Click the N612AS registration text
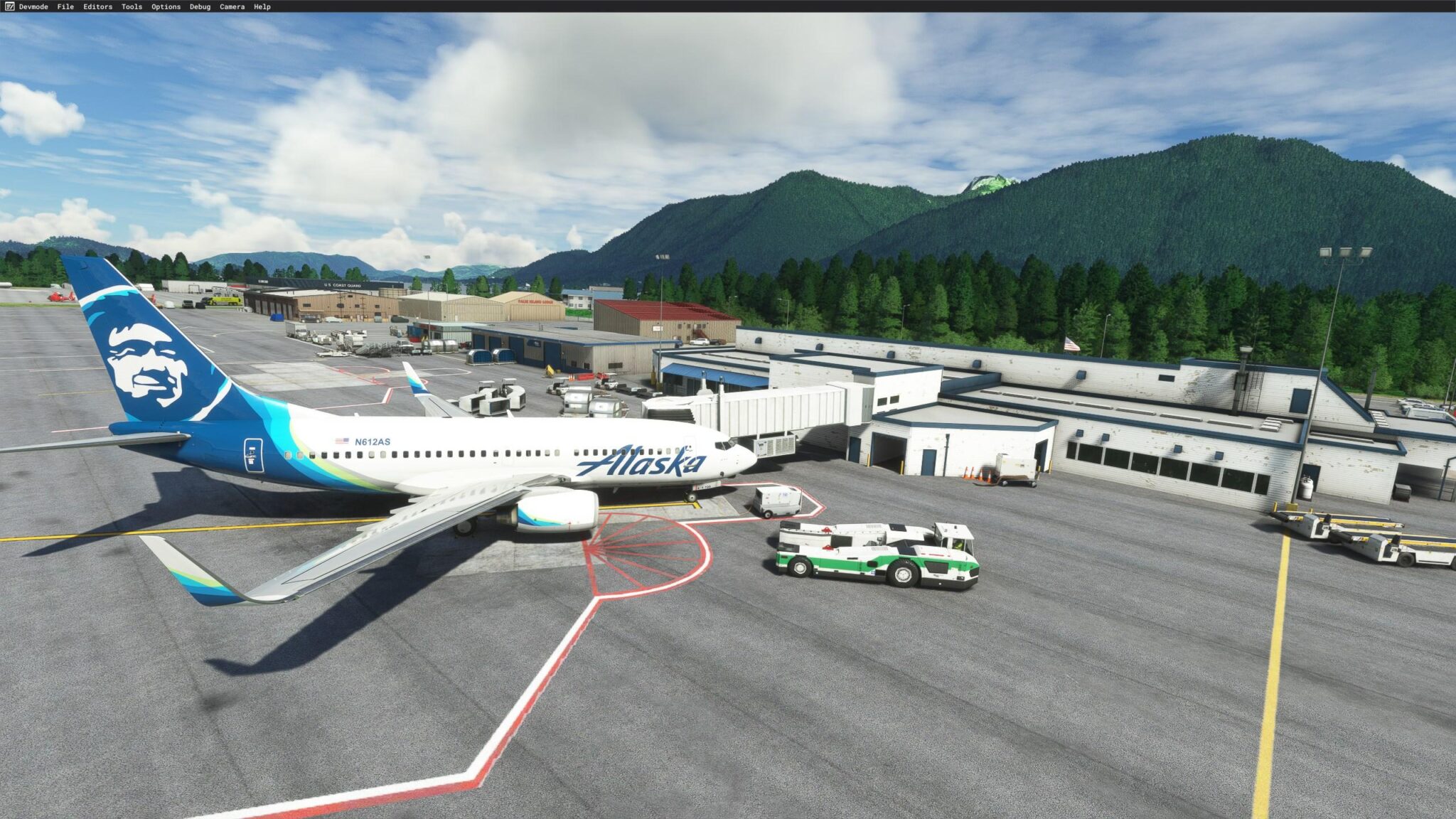The image size is (1456, 819). click(x=372, y=441)
